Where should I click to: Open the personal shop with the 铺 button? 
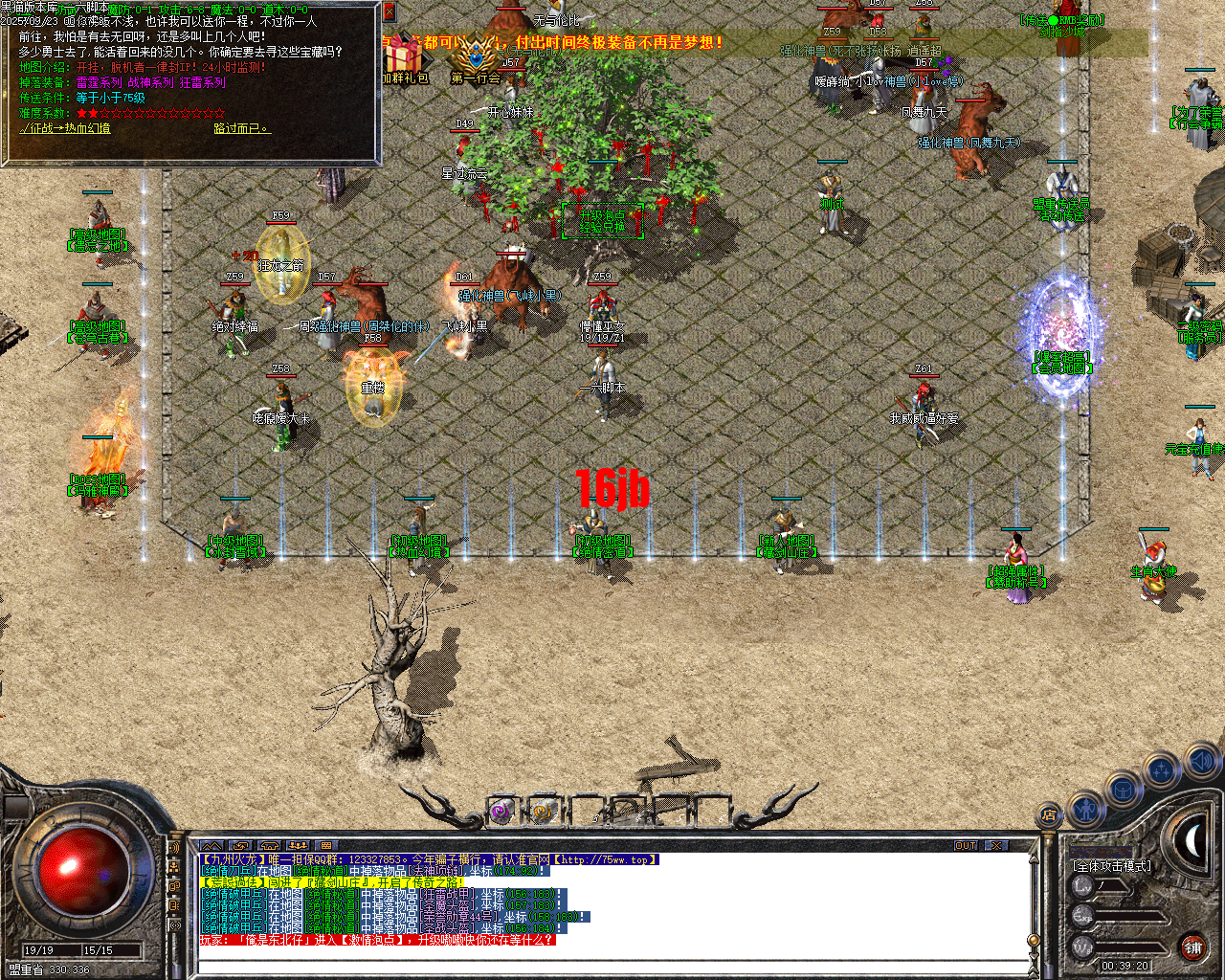coord(1193,947)
